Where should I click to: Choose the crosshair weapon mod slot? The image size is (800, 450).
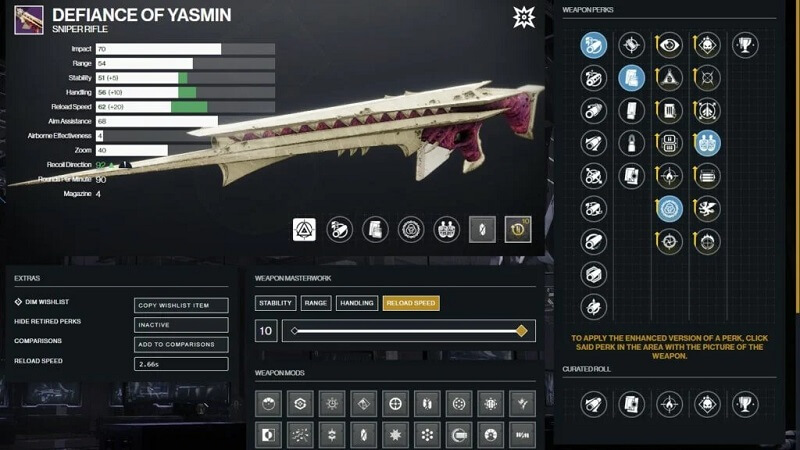click(396, 403)
